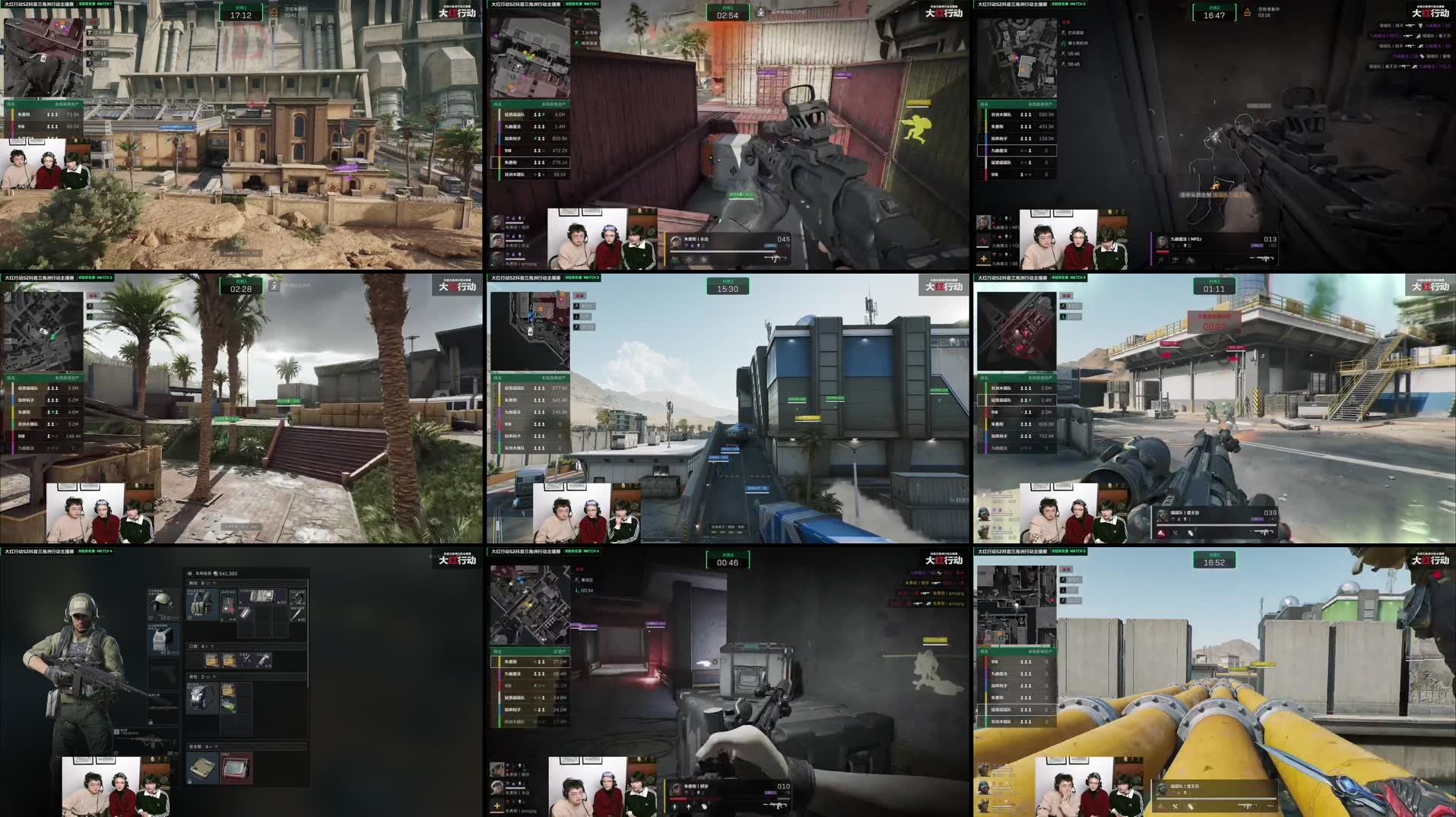Image resolution: width=1456 pixels, height=817 pixels.
Task: Click the lock icon on the safe box slot
Action: pos(189,783)
